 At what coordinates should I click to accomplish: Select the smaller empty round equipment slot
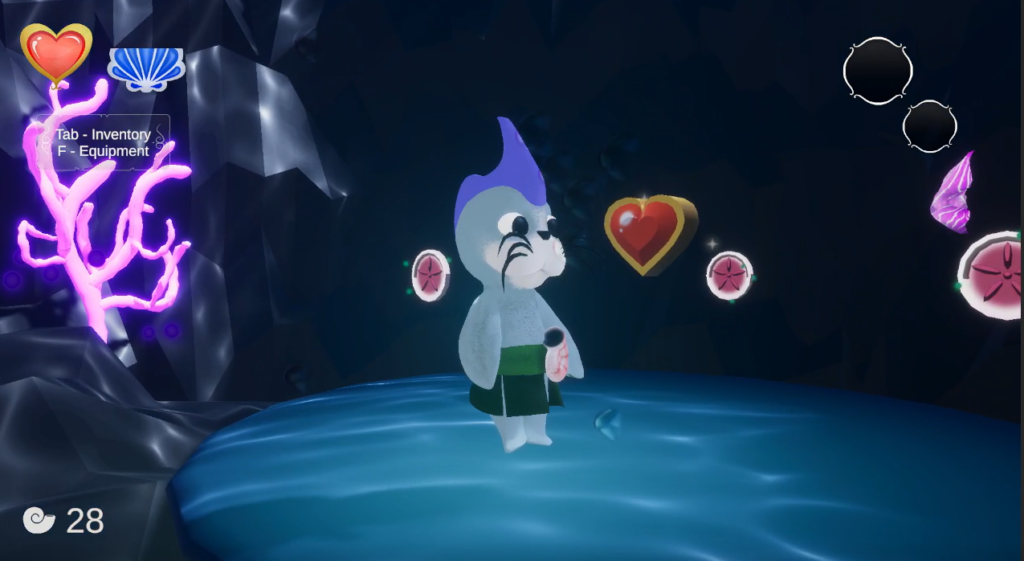click(929, 126)
